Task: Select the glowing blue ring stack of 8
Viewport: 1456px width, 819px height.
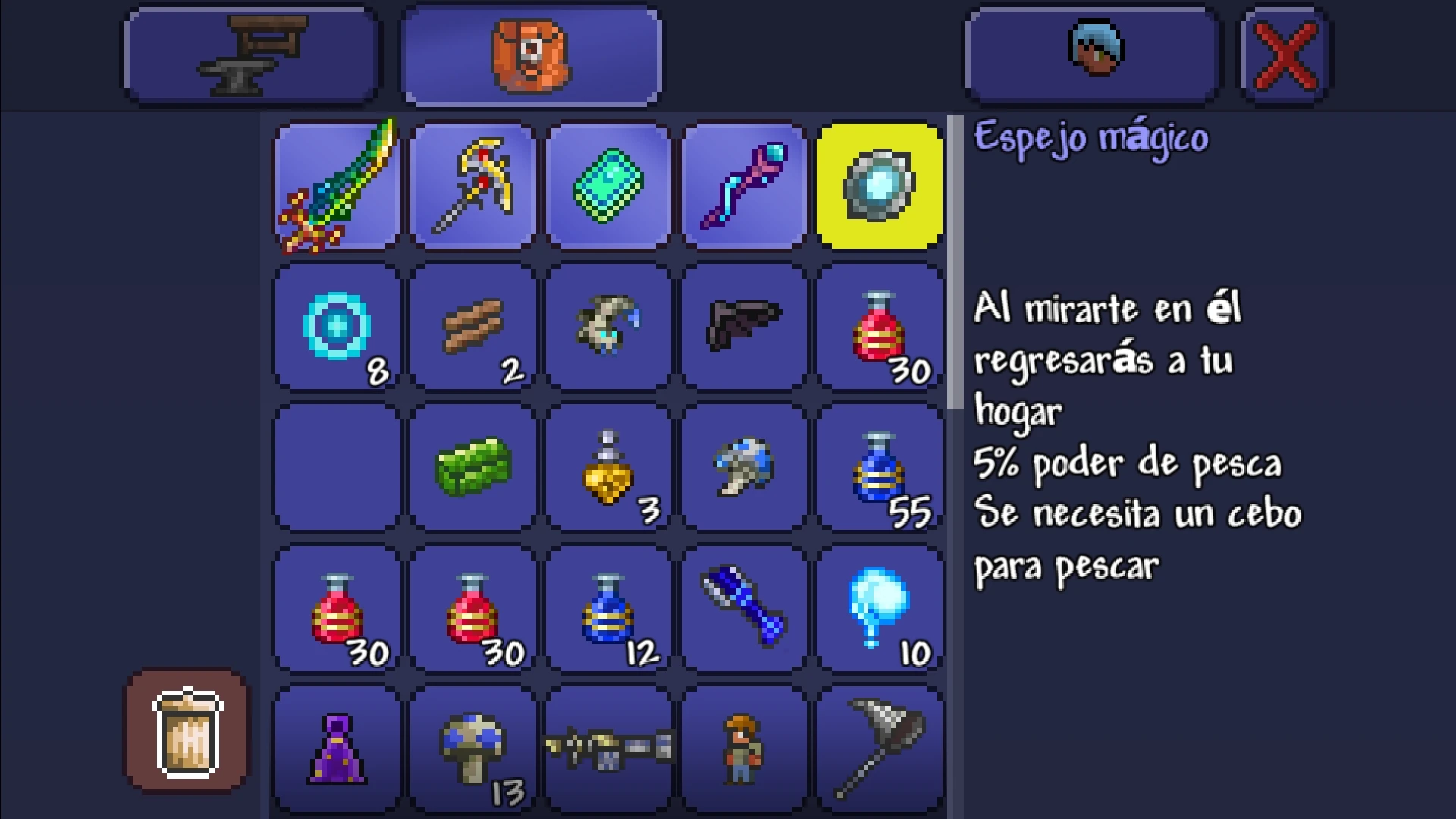Action: (x=336, y=328)
